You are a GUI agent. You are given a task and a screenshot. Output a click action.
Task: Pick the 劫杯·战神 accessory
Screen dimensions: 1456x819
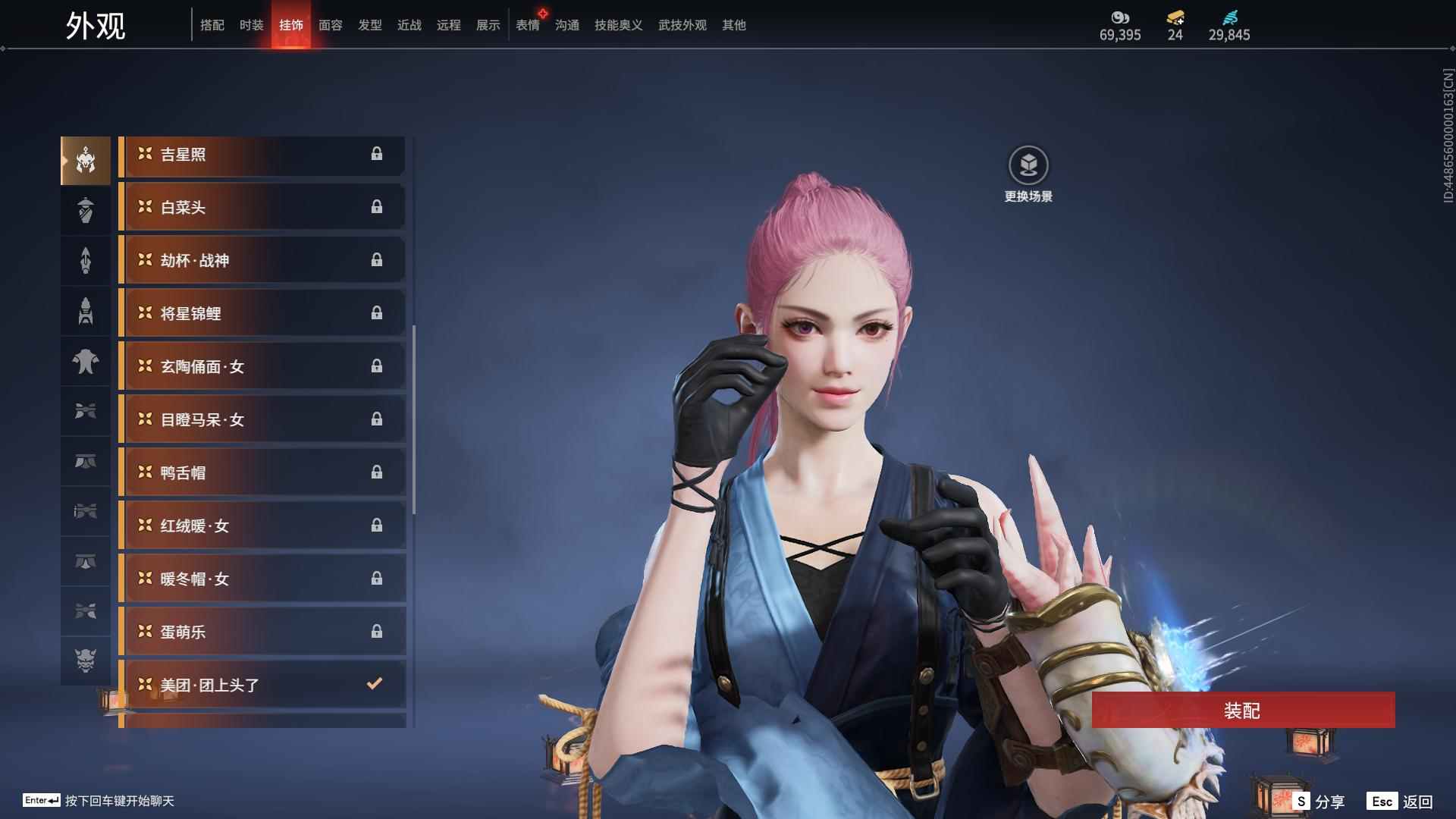tap(262, 261)
